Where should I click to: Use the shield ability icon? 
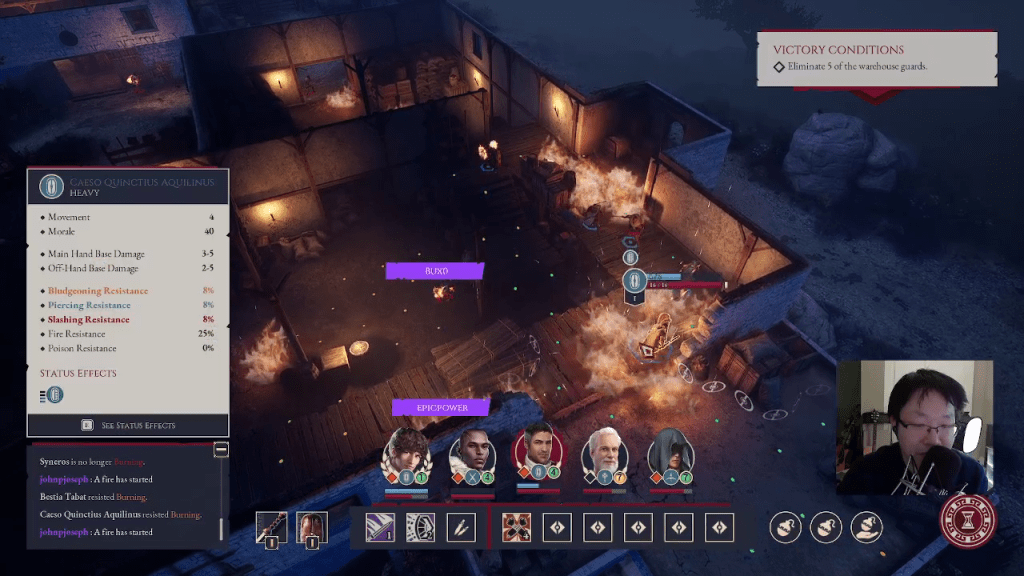(x=420, y=527)
